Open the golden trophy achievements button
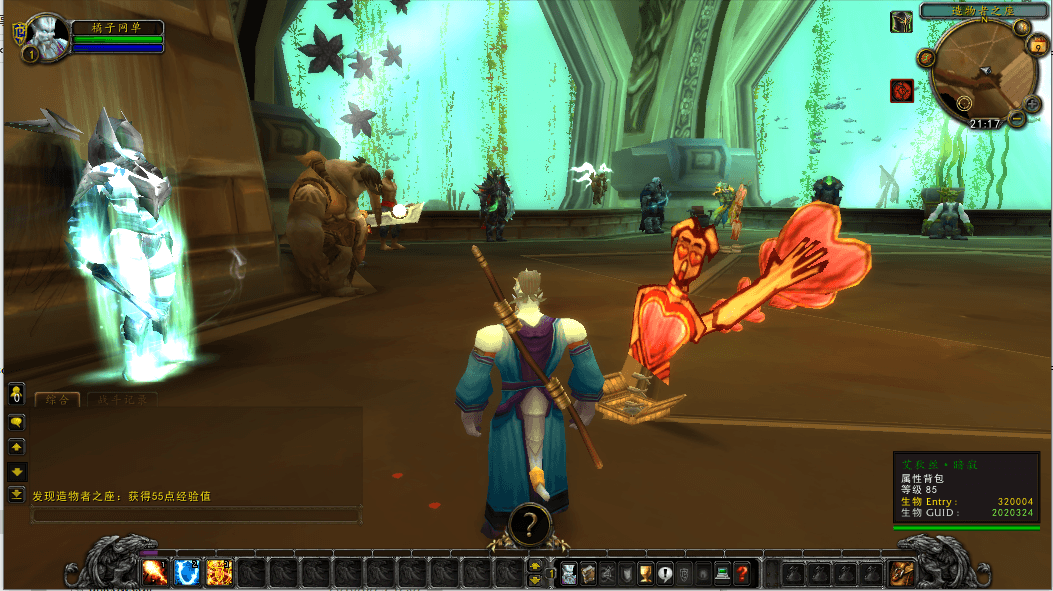 pyautogui.click(x=646, y=573)
